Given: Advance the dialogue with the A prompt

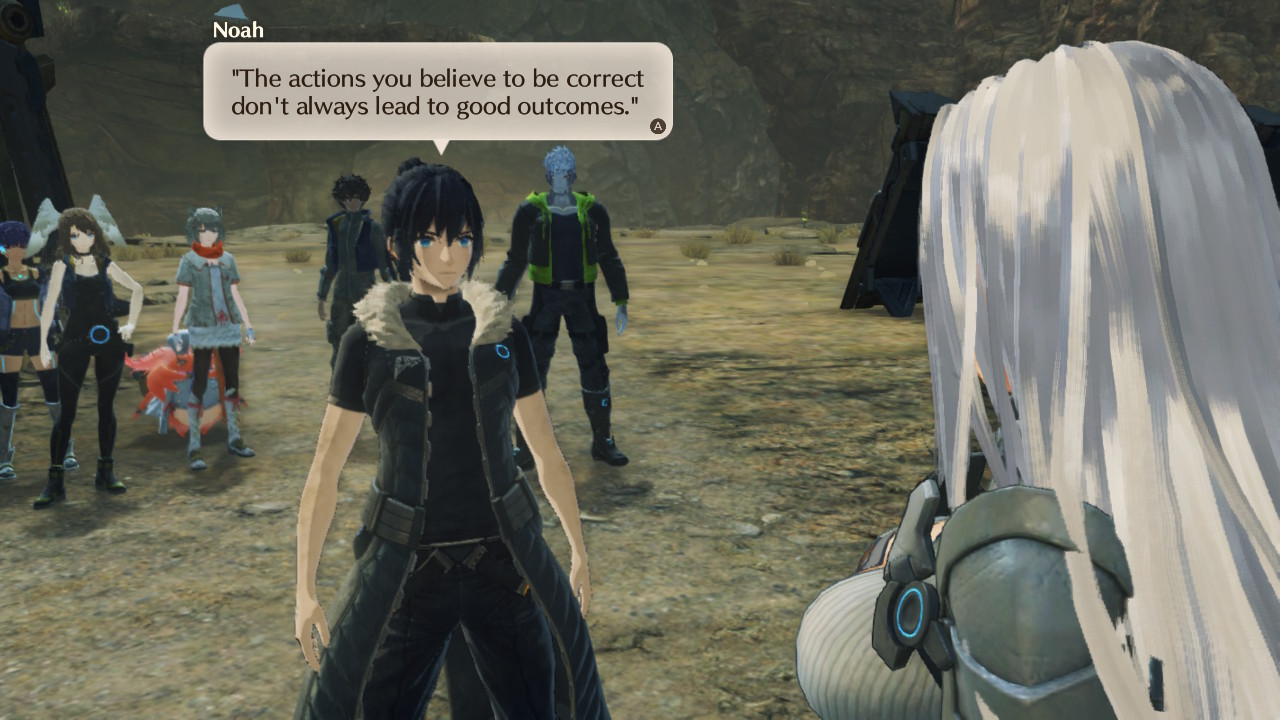Looking at the screenshot, I should coord(657,126).
